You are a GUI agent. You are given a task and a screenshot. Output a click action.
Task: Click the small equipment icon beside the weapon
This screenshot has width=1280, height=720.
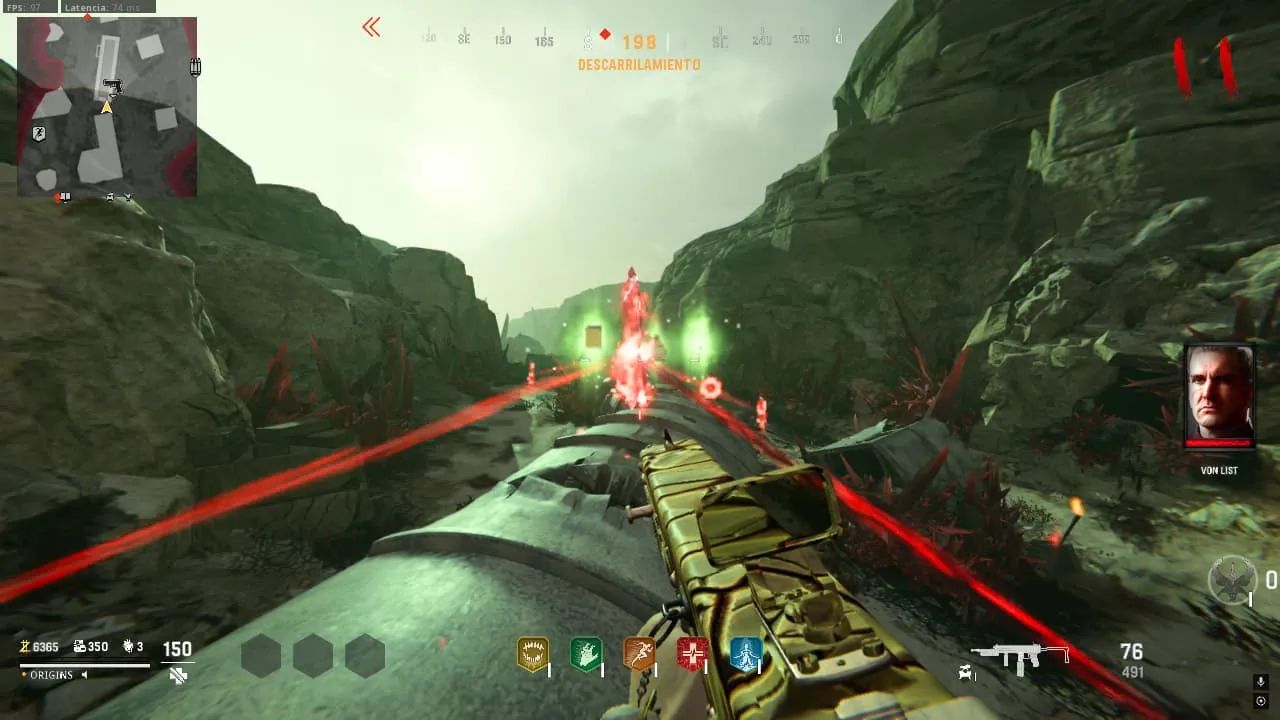966,673
